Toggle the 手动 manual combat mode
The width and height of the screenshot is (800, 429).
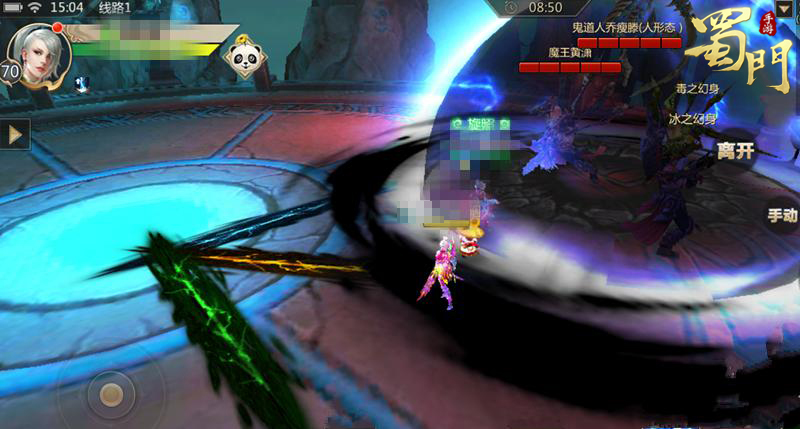tap(782, 215)
